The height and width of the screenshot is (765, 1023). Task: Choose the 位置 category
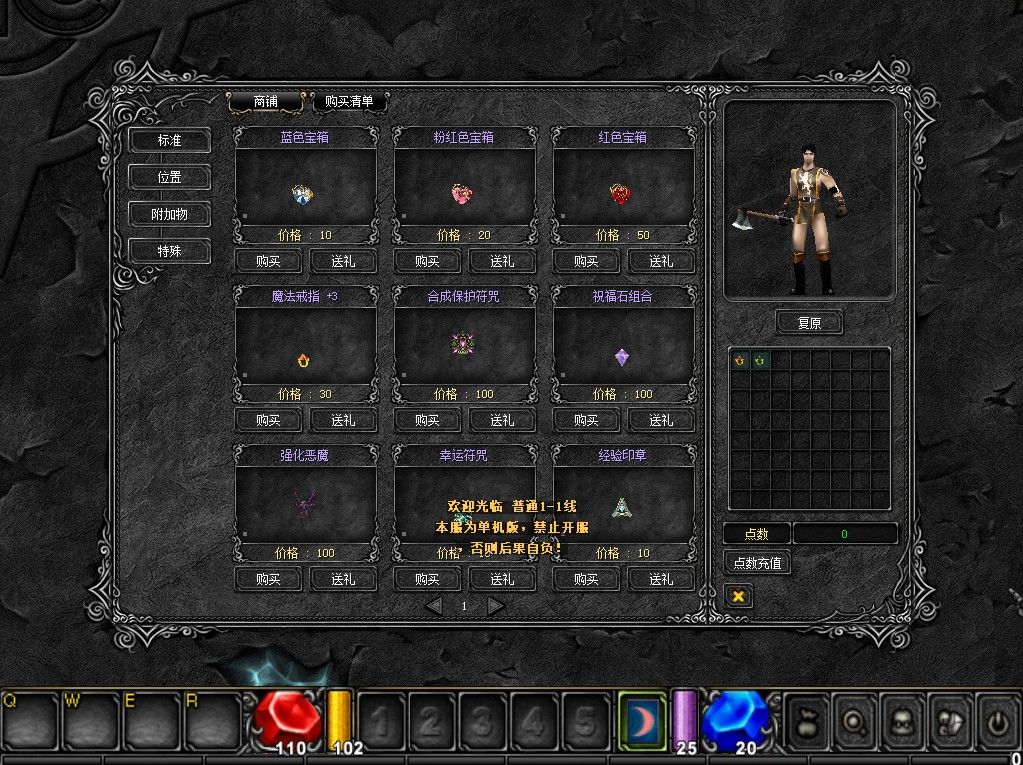[x=169, y=177]
